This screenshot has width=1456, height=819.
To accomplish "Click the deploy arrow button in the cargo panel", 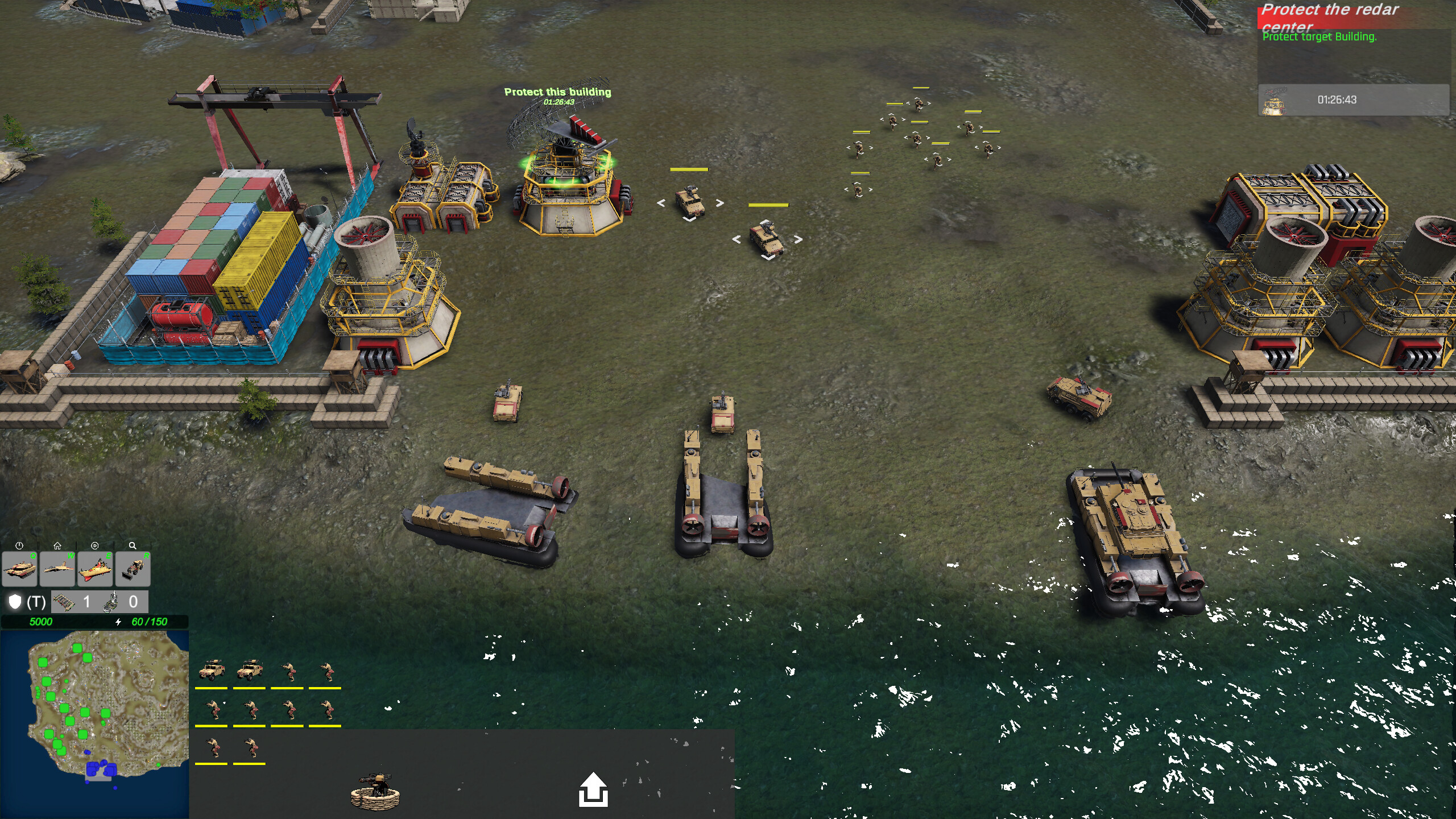I will tap(594, 790).
